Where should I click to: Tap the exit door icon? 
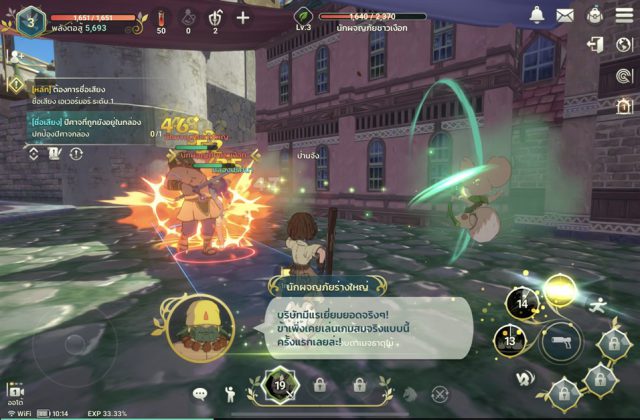[x=596, y=44]
